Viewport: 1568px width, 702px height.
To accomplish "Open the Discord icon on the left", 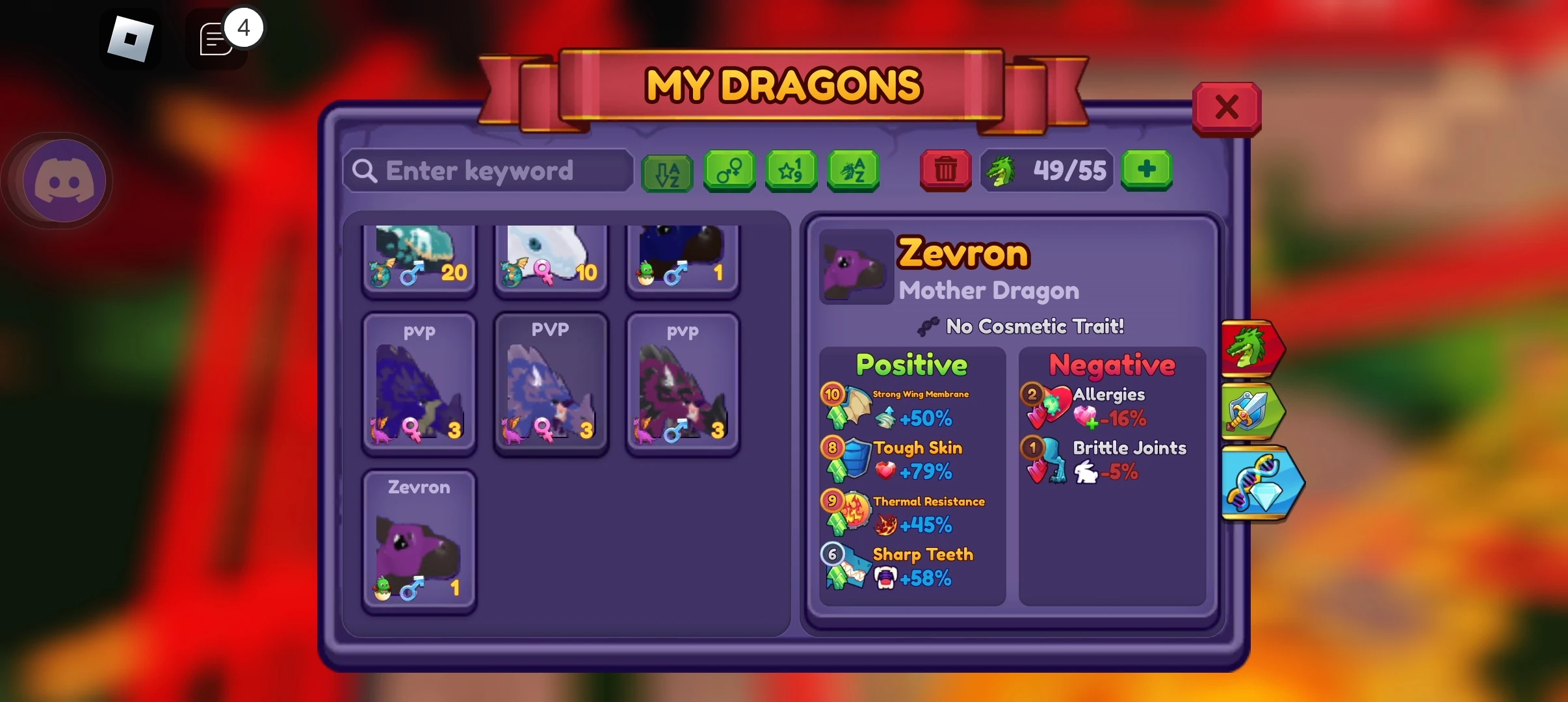I will tap(59, 180).
